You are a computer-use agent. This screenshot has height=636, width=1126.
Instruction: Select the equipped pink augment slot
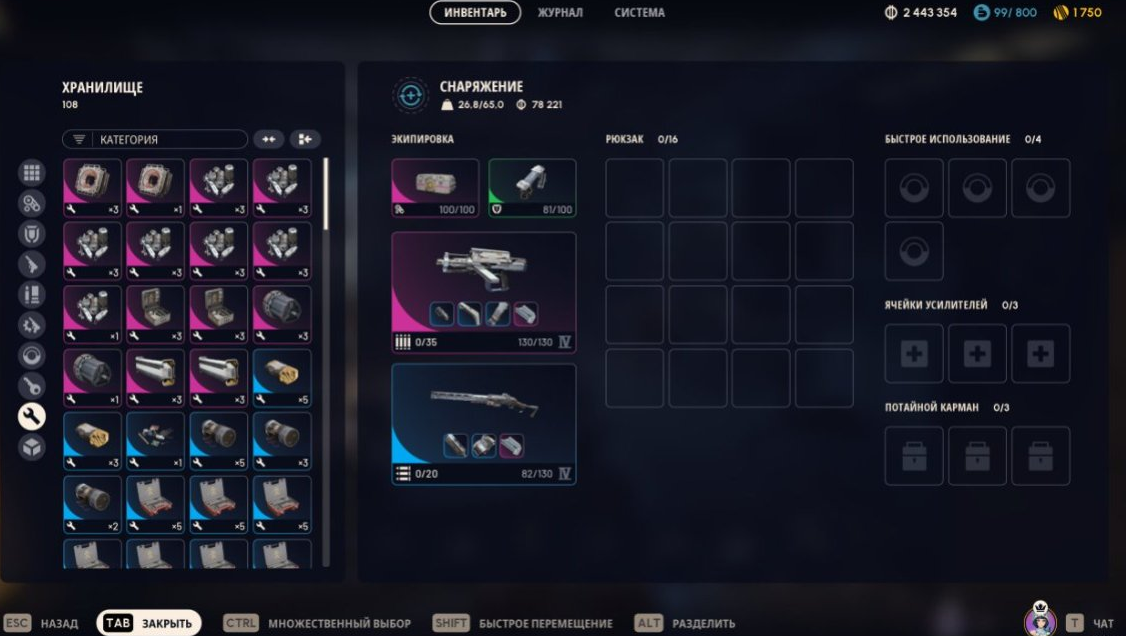pyautogui.click(x=435, y=188)
